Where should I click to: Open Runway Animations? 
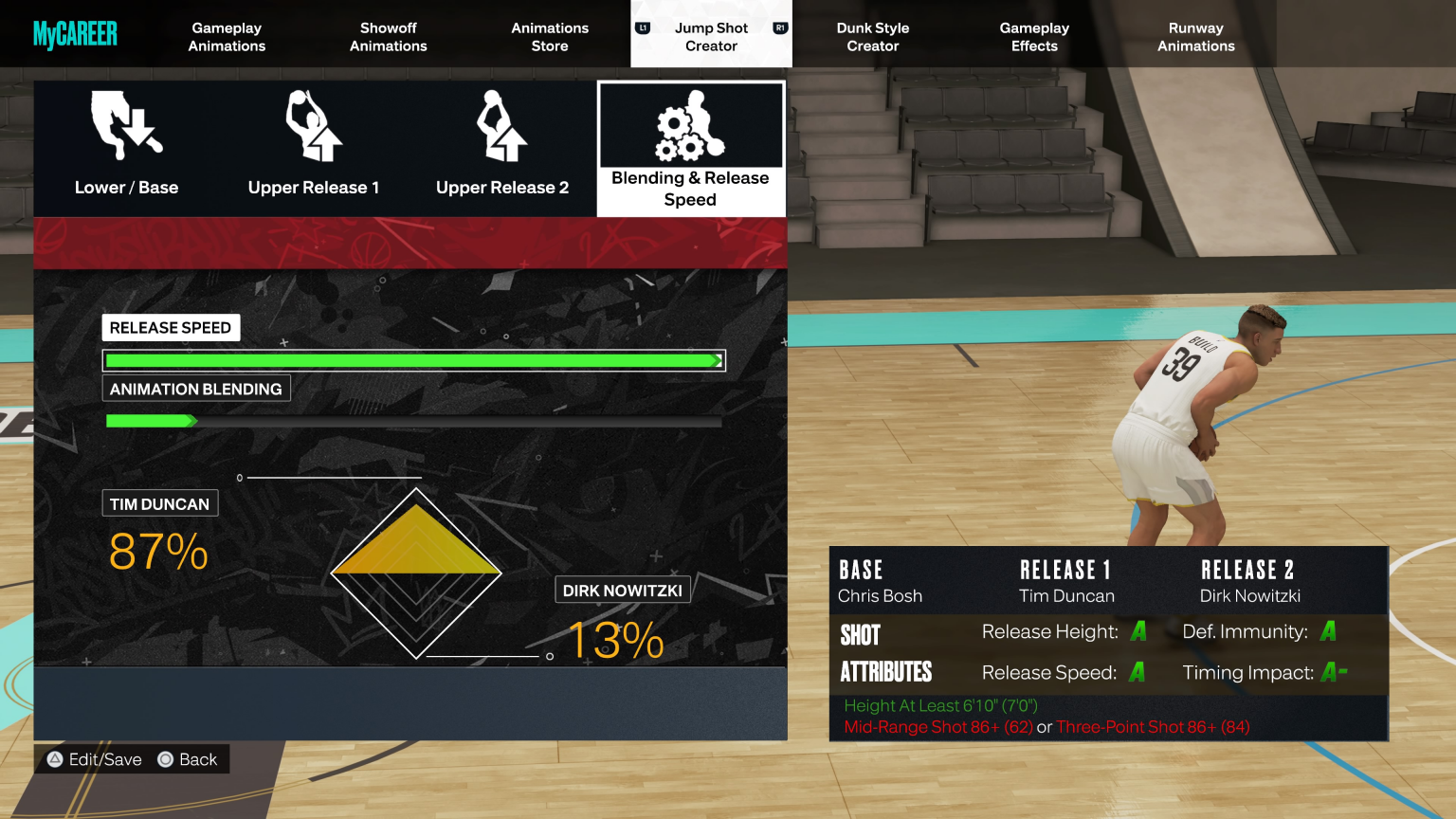click(1195, 37)
